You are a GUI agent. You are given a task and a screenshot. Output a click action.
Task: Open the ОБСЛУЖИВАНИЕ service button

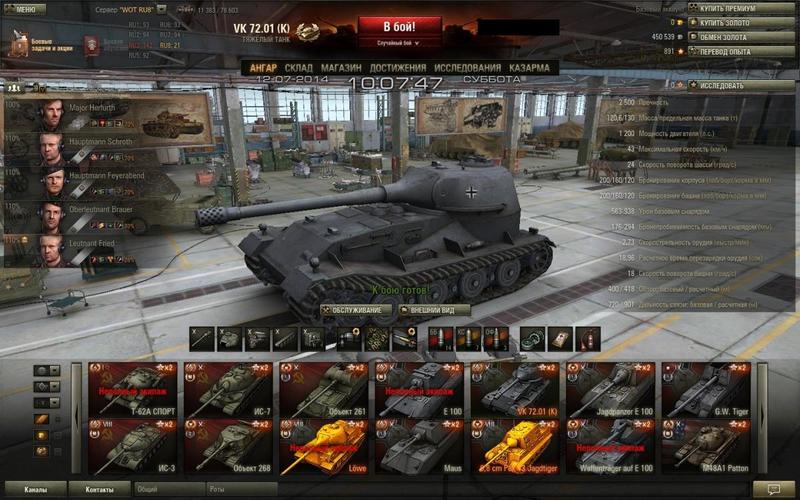[x=355, y=310]
